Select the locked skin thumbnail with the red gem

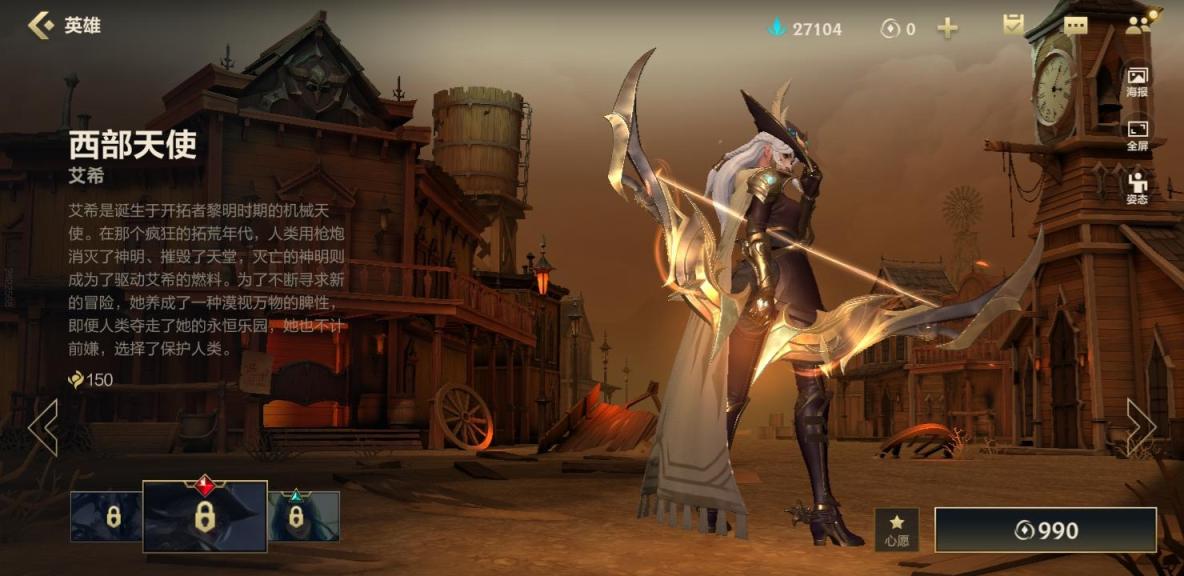pos(205,516)
